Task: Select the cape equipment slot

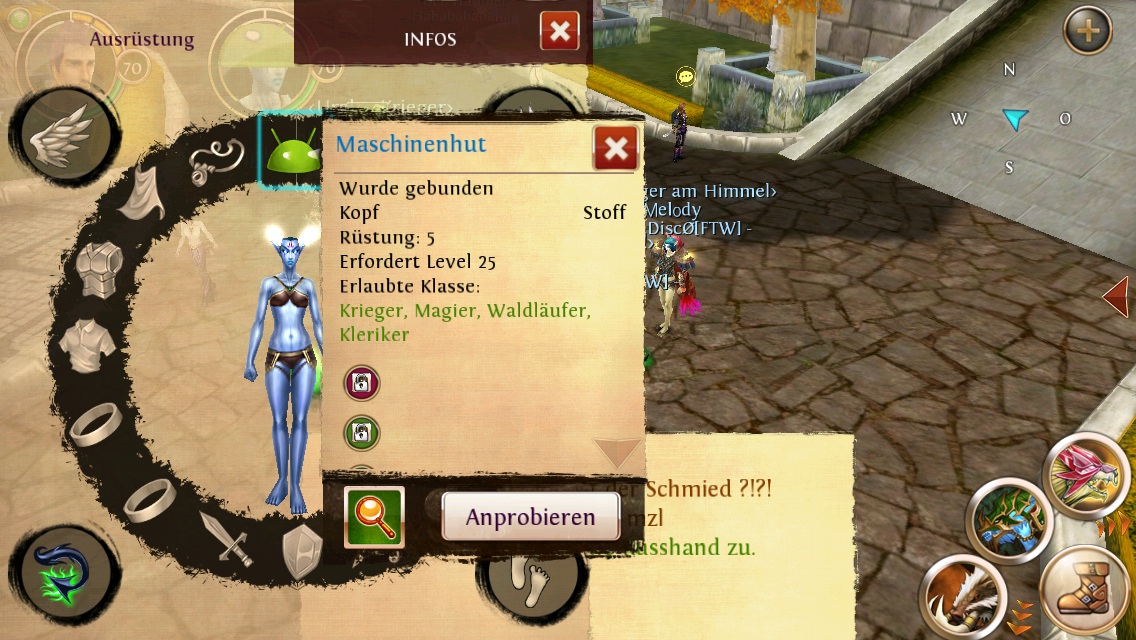Action: pos(141,193)
